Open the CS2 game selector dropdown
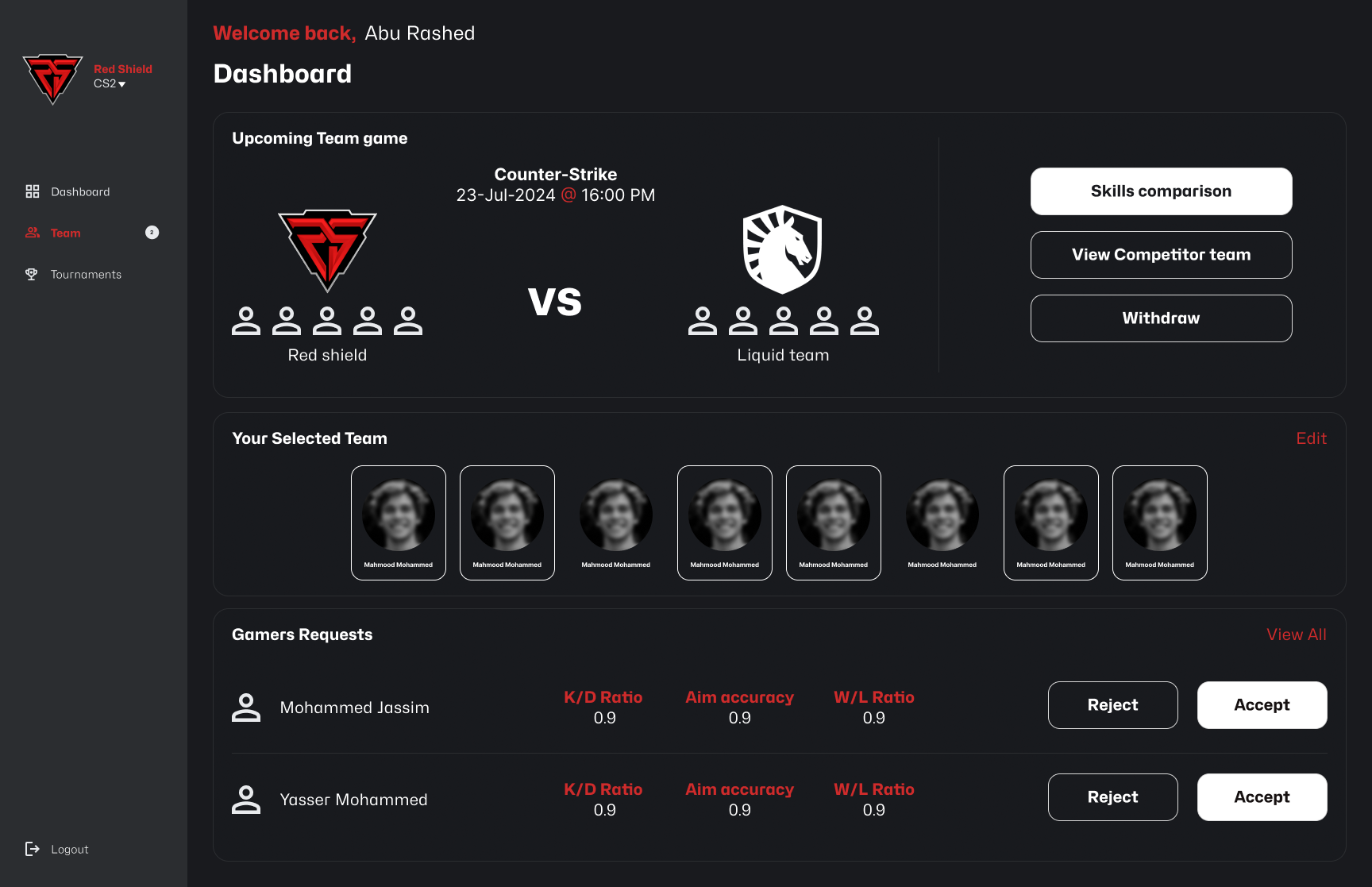Viewport: 1372px width, 887px height. point(106,82)
